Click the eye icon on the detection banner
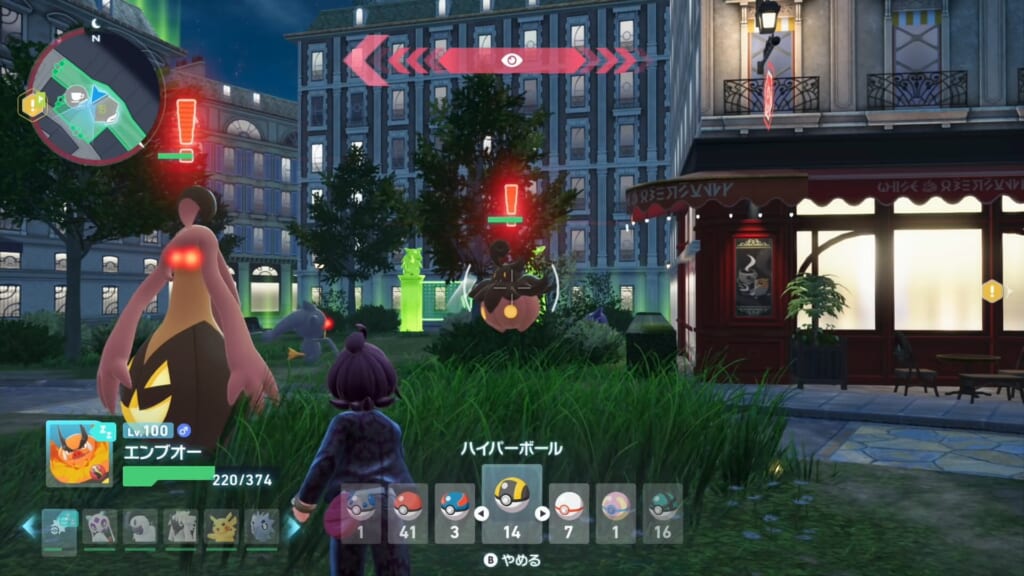Viewport: 1024px width, 576px height. tap(512, 60)
